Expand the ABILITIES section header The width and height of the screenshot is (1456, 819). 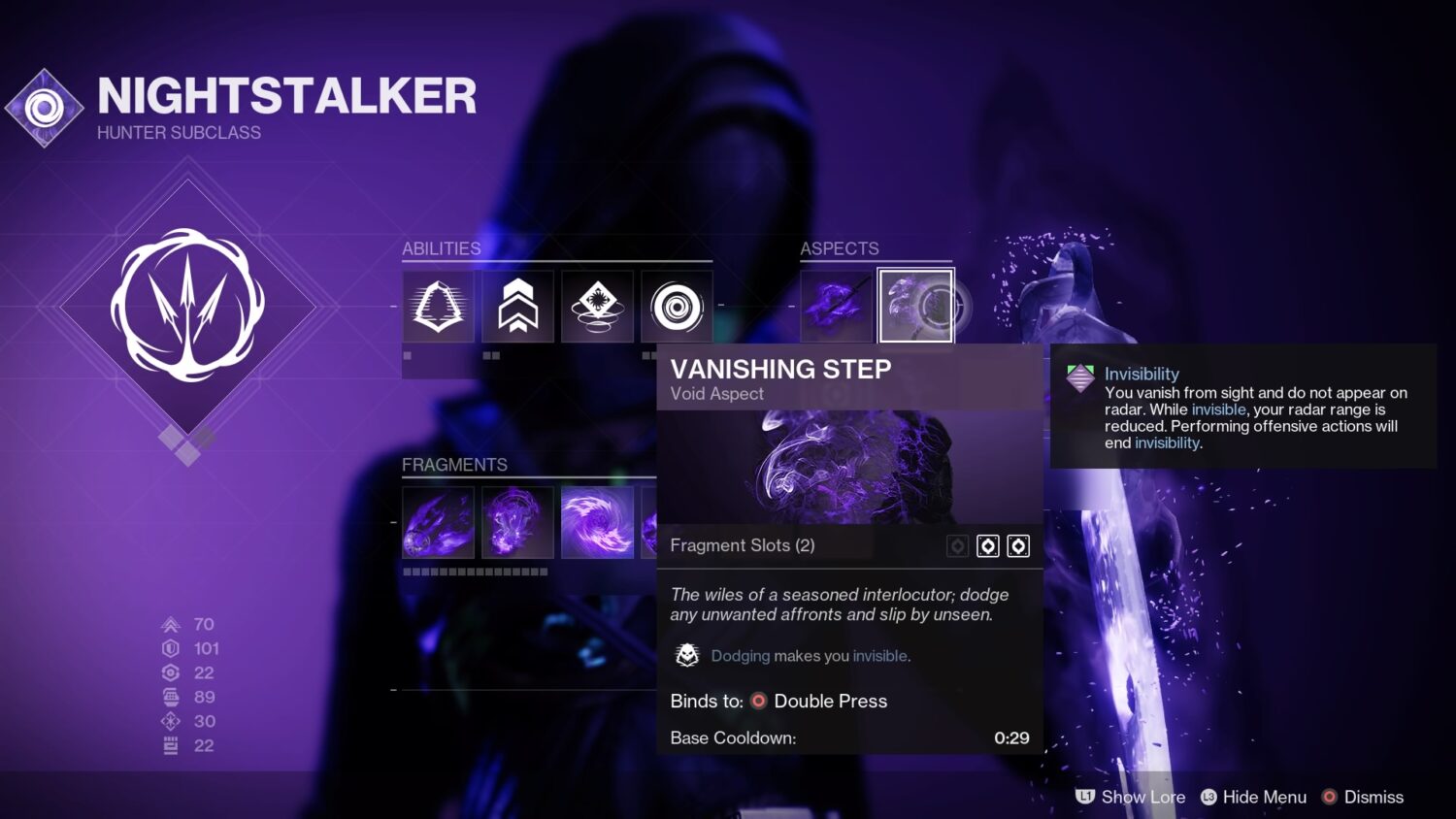click(442, 248)
